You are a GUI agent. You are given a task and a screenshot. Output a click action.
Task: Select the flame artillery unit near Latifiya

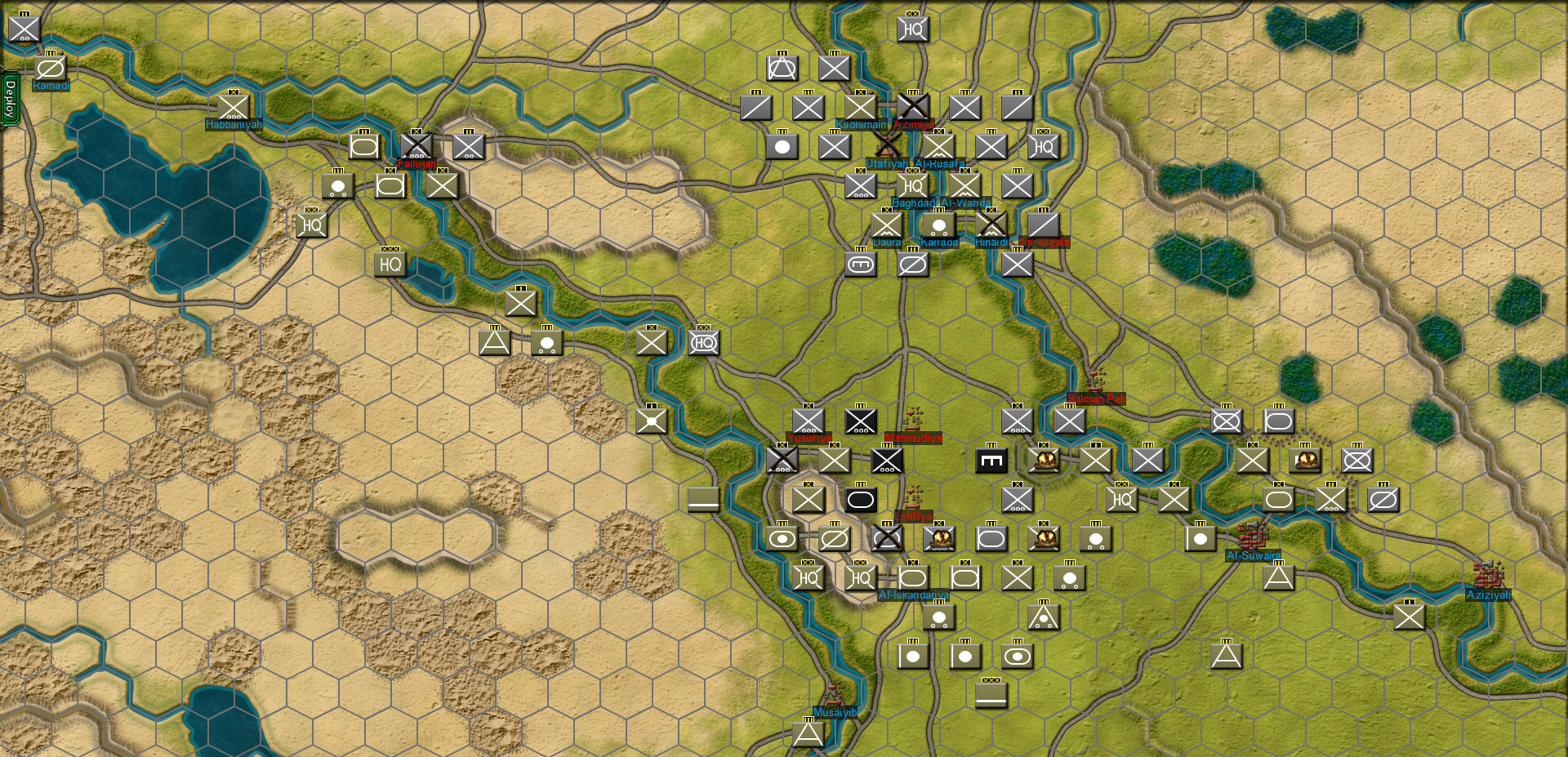tap(939, 537)
